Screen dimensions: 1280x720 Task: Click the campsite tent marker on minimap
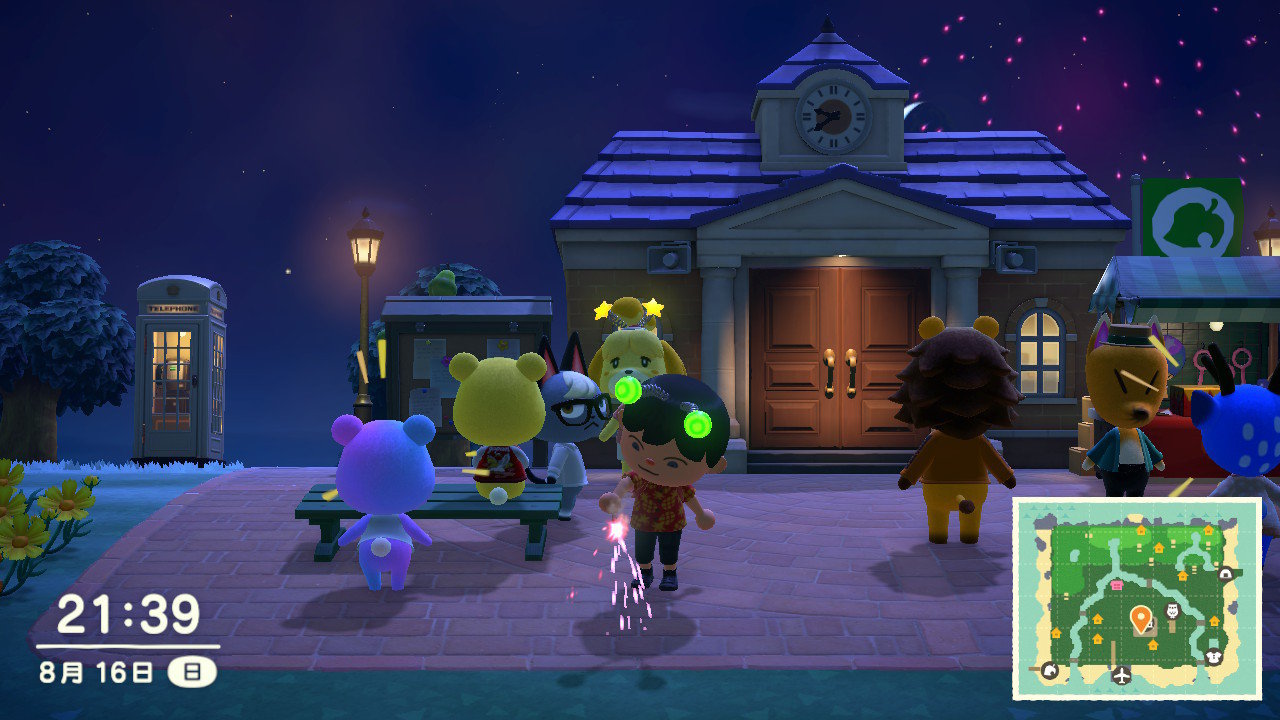point(1224,573)
